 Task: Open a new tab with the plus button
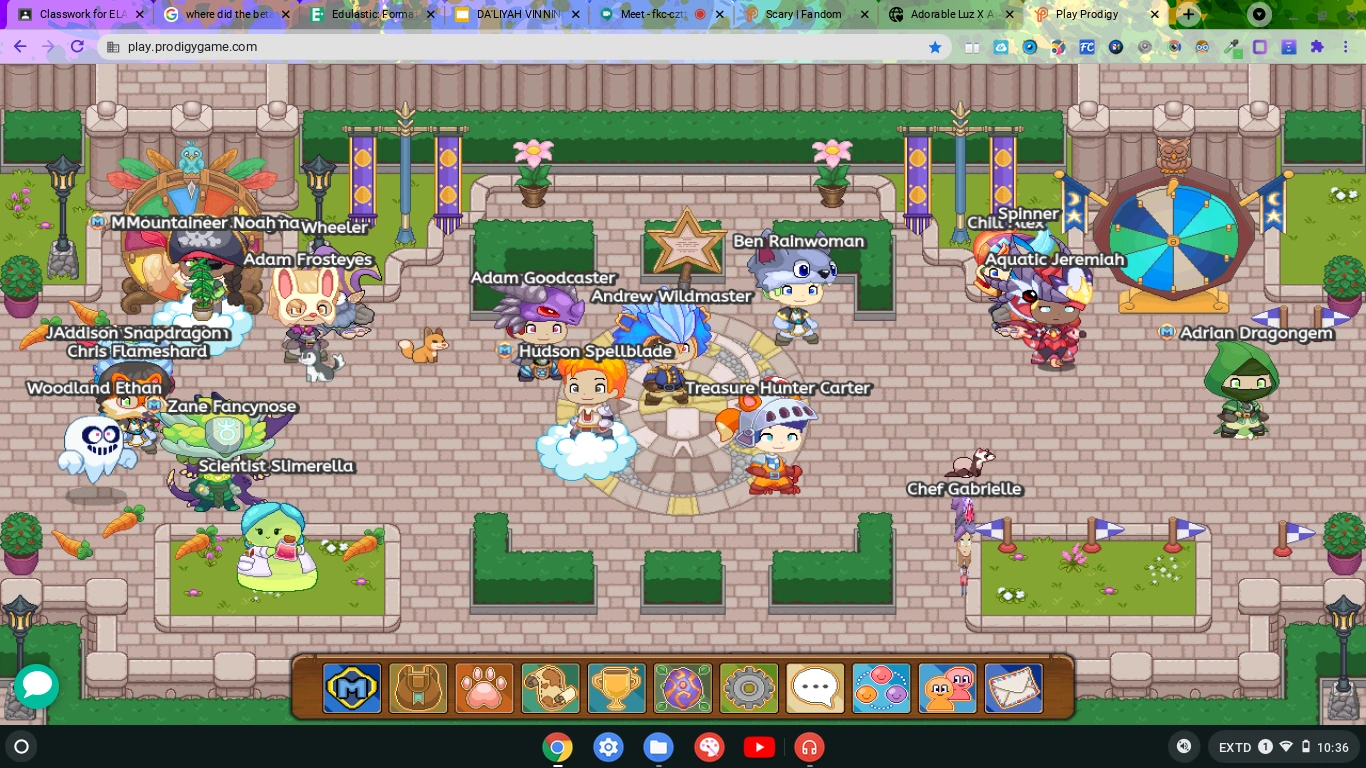coord(1187,15)
